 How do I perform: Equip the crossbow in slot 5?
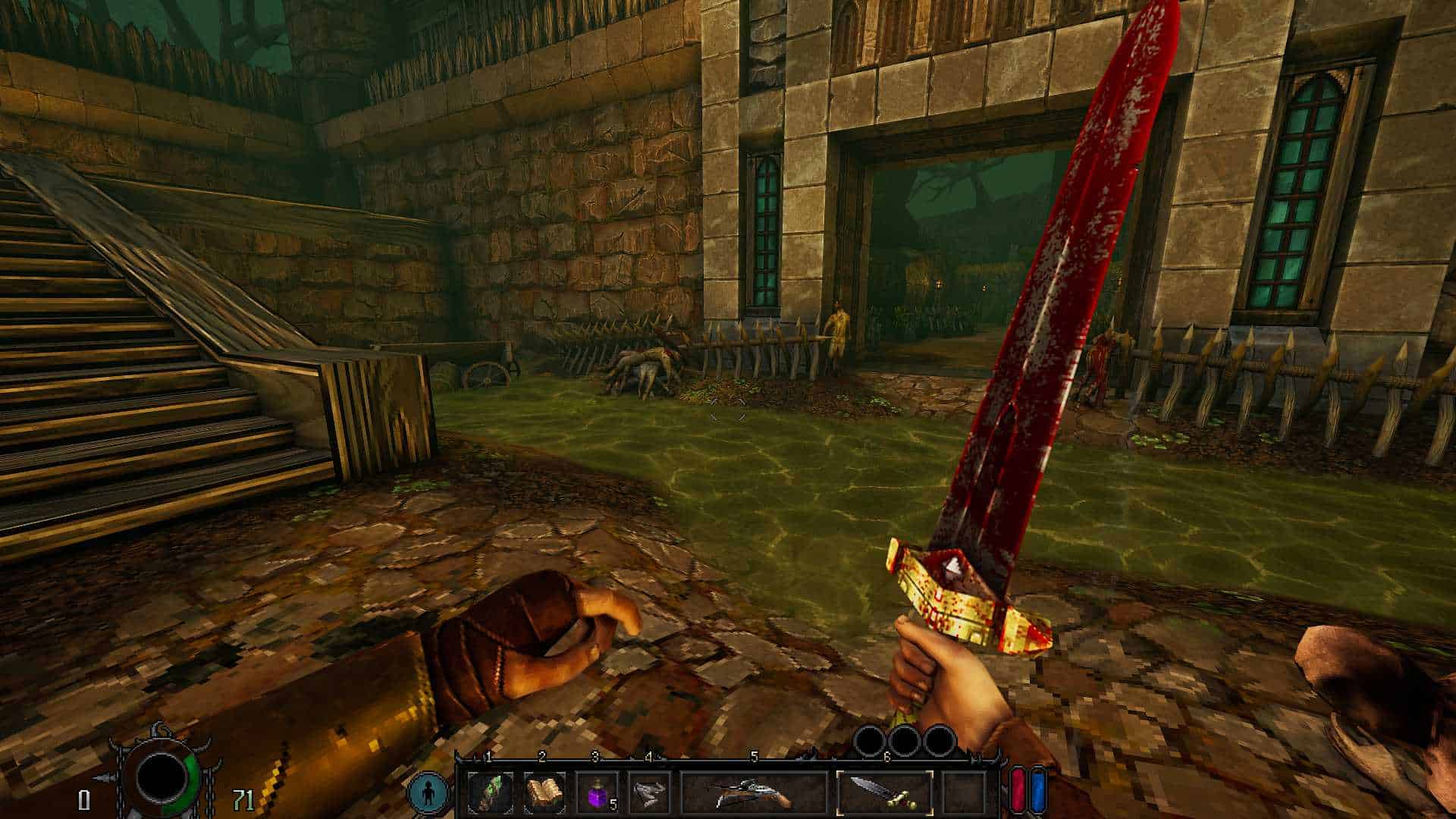tap(753, 793)
